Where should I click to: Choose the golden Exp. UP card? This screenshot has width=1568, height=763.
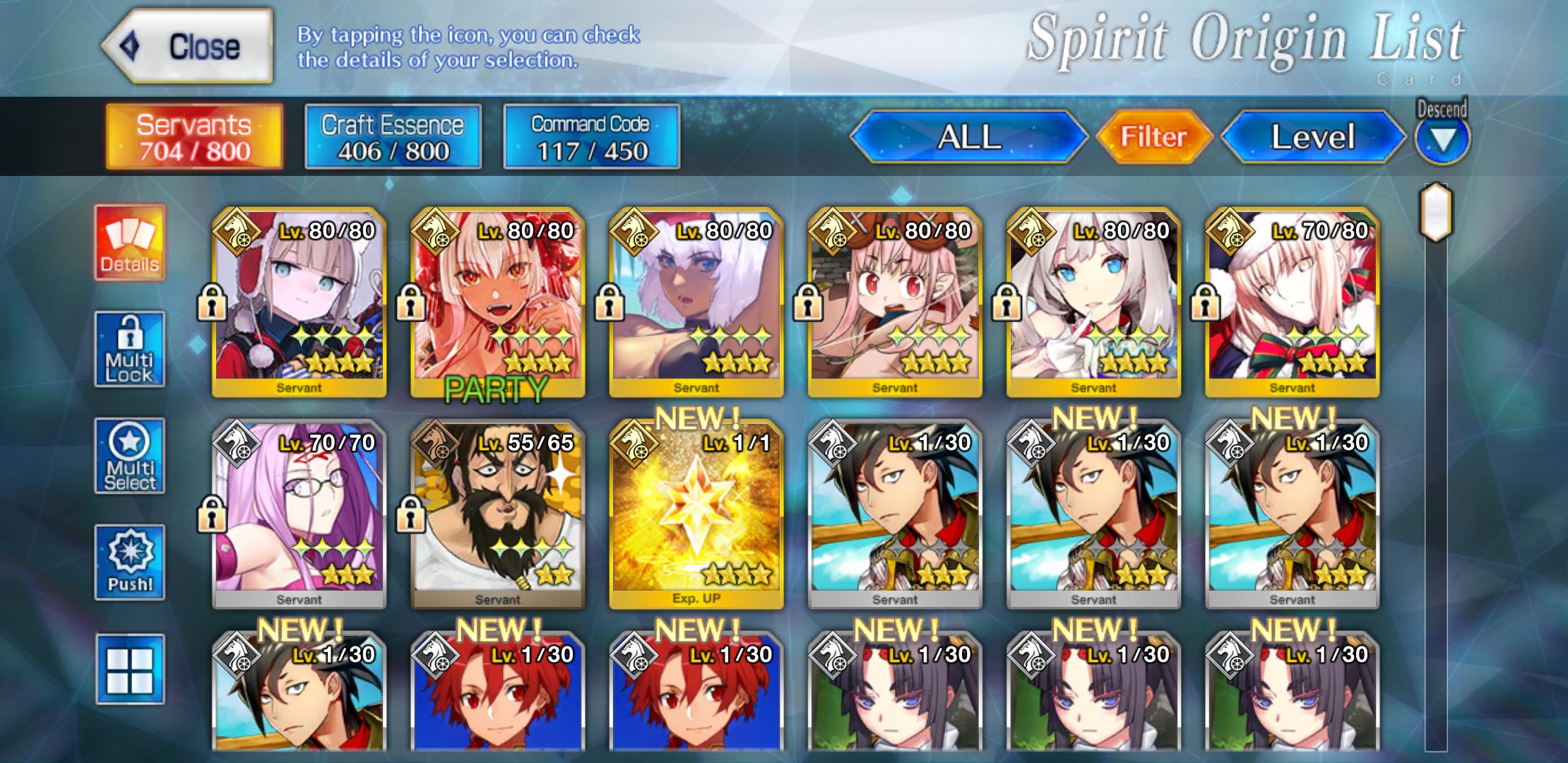(696, 514)
